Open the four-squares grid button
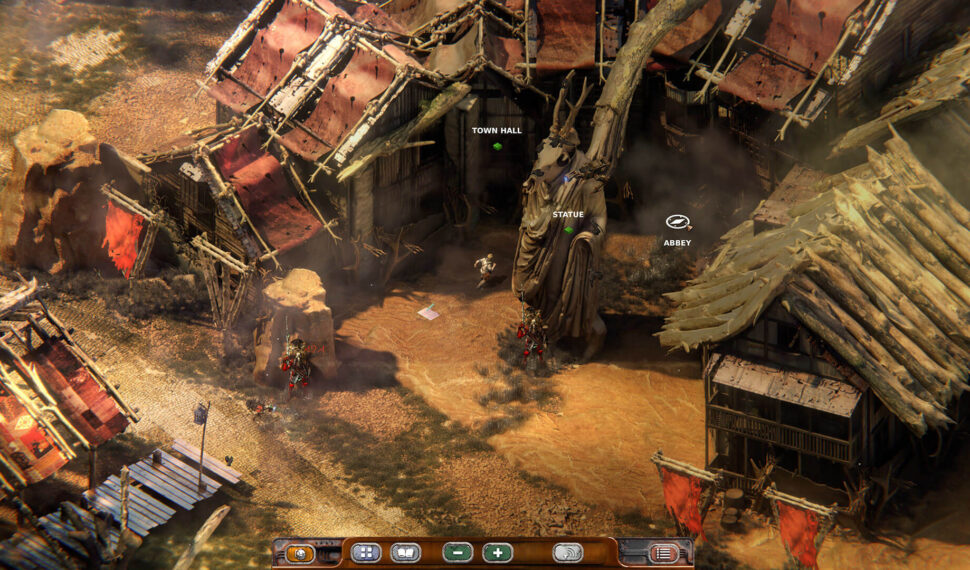 click(x=366, y=553)
